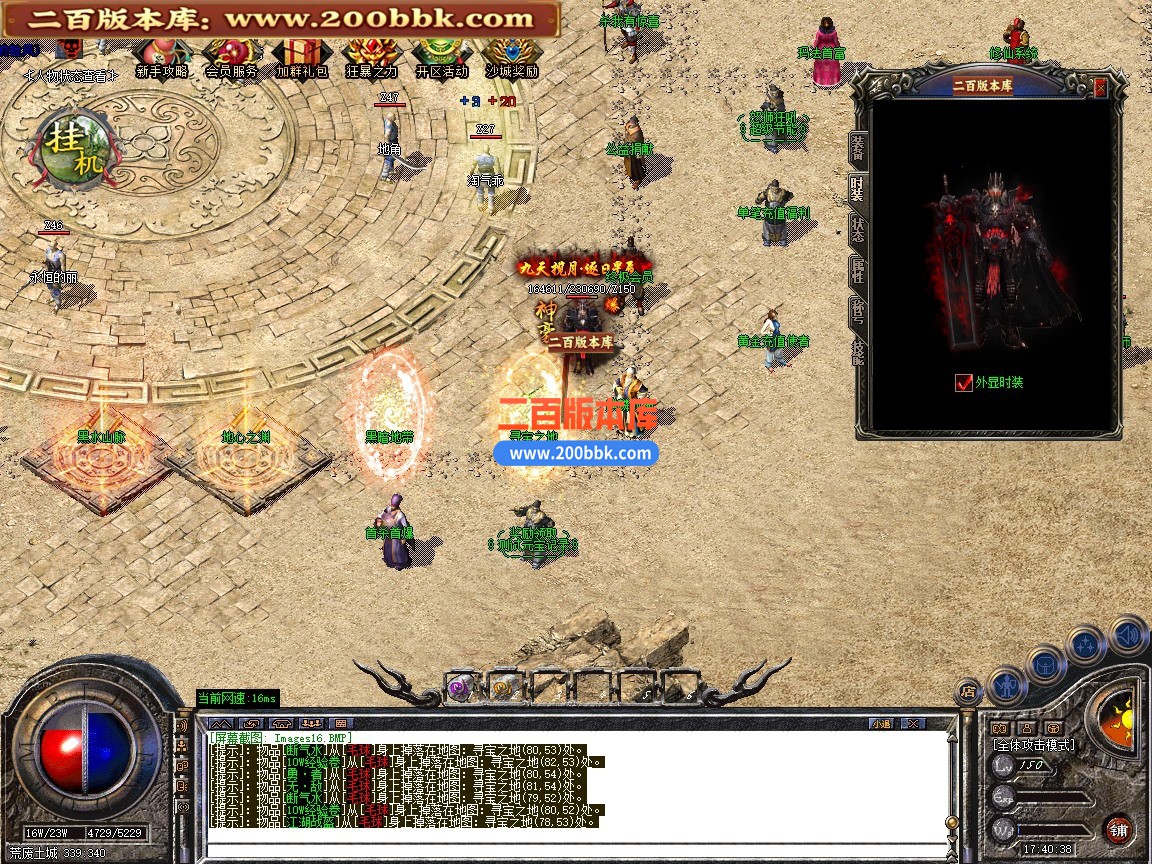Screen dimensions: 1152x864
Task: Open the 状态 status tab
Action: click(858, 227)
